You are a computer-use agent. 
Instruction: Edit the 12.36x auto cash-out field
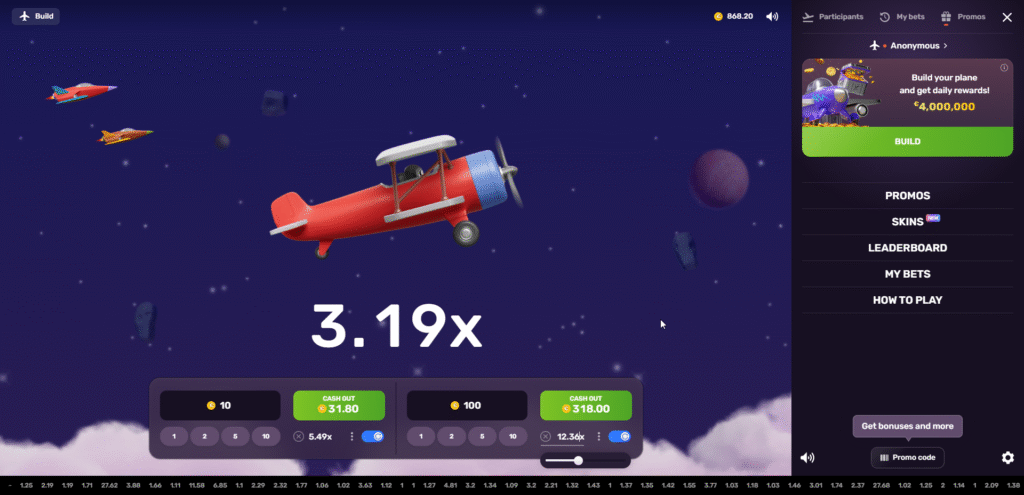pos(569,437)
